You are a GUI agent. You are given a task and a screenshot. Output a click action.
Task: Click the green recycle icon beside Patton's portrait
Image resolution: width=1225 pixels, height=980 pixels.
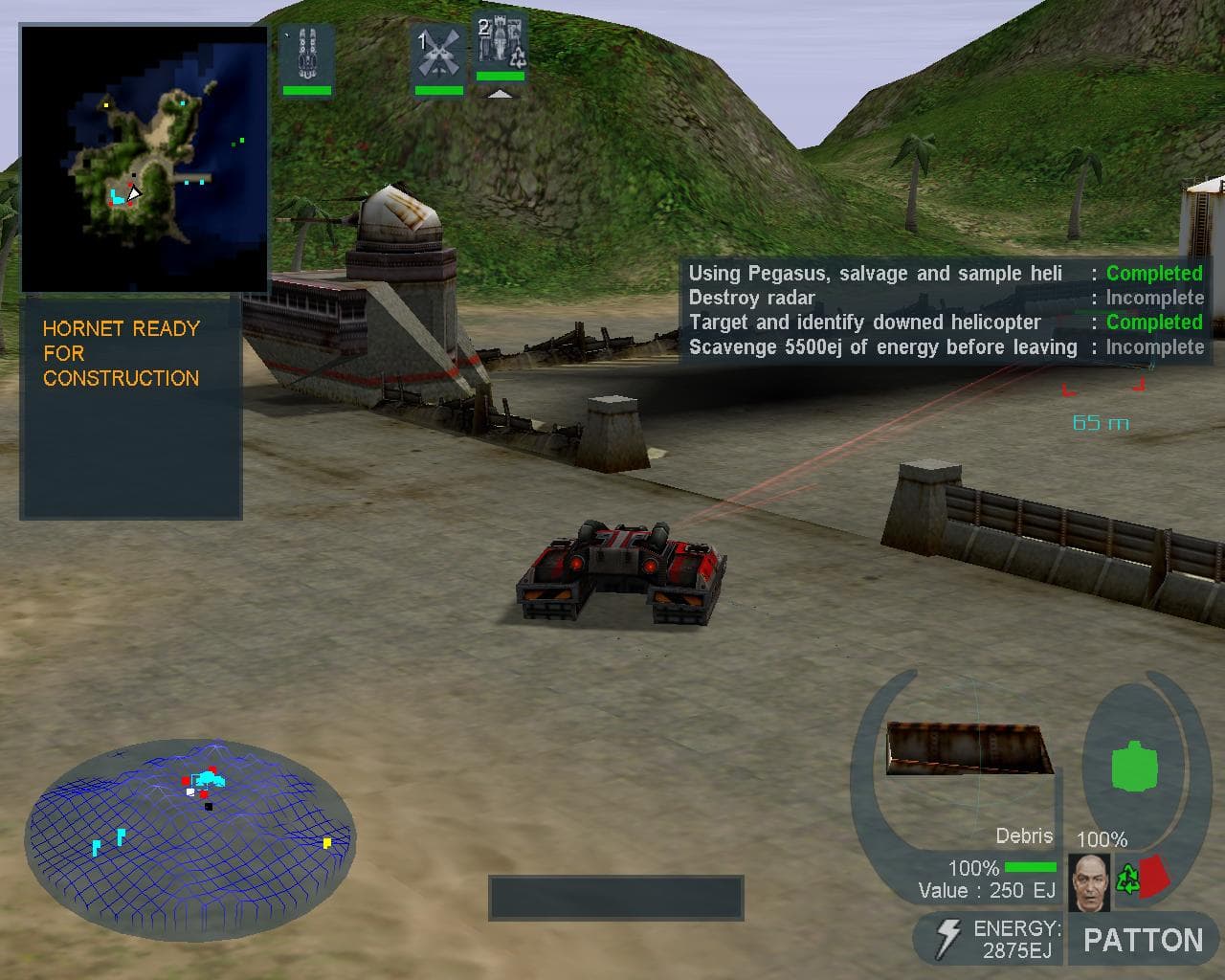click(x=1125, y=876)
